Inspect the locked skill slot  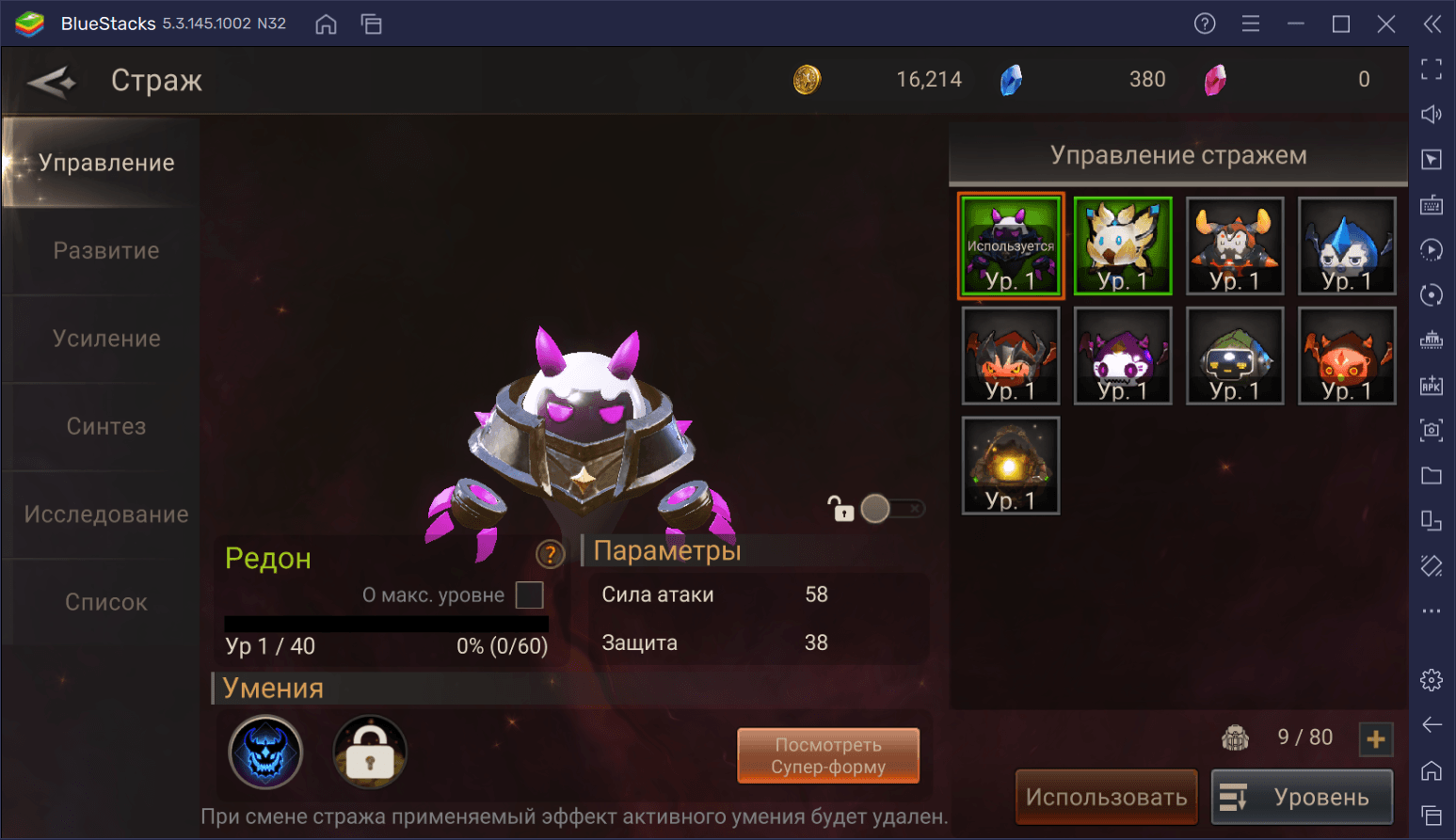coord(370,752)
